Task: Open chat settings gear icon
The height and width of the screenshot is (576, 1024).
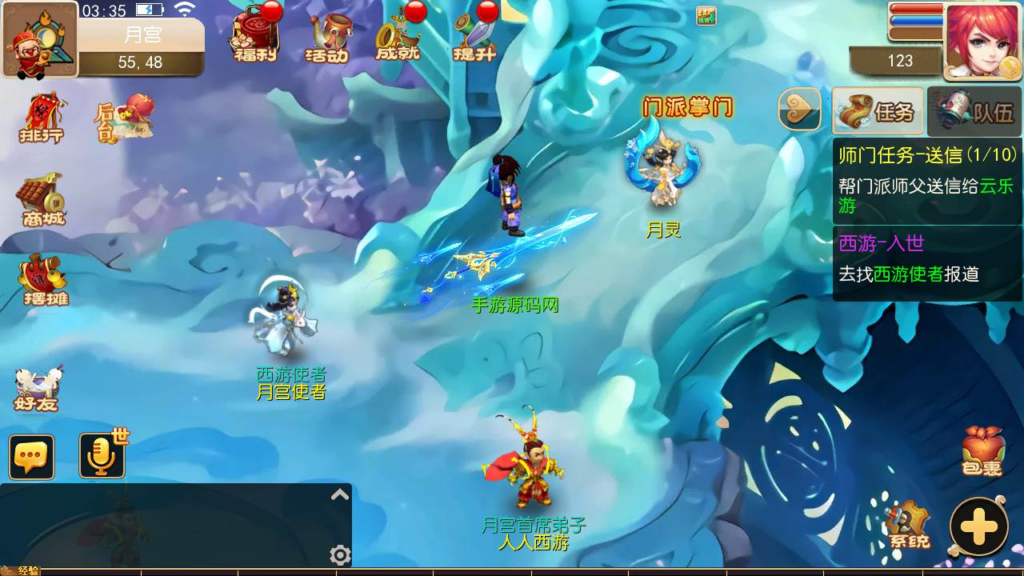Action: click(340, 555)
